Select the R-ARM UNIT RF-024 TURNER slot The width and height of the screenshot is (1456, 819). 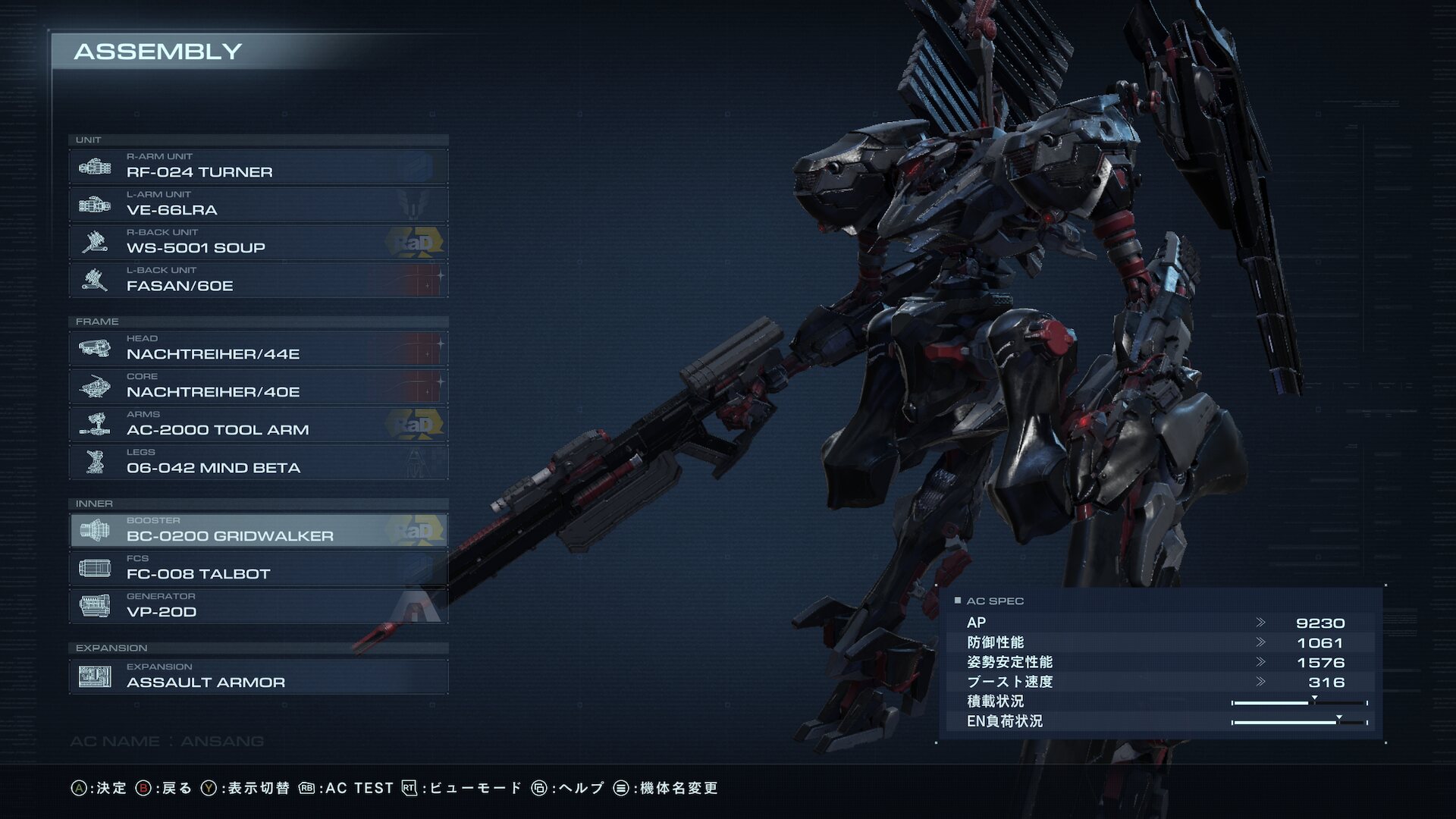point(258,166)
